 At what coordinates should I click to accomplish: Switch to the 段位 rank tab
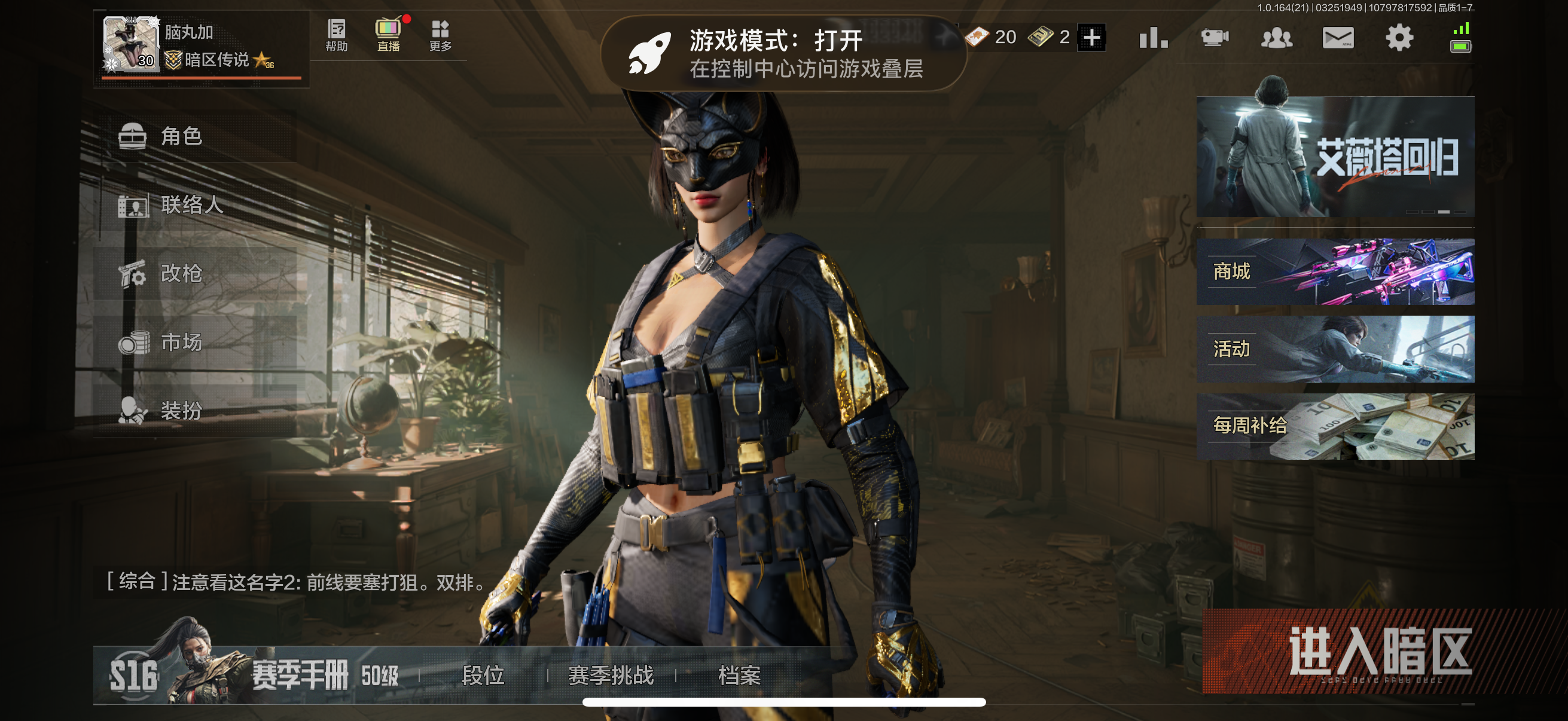pyautogui.click(x=484, y=676)
